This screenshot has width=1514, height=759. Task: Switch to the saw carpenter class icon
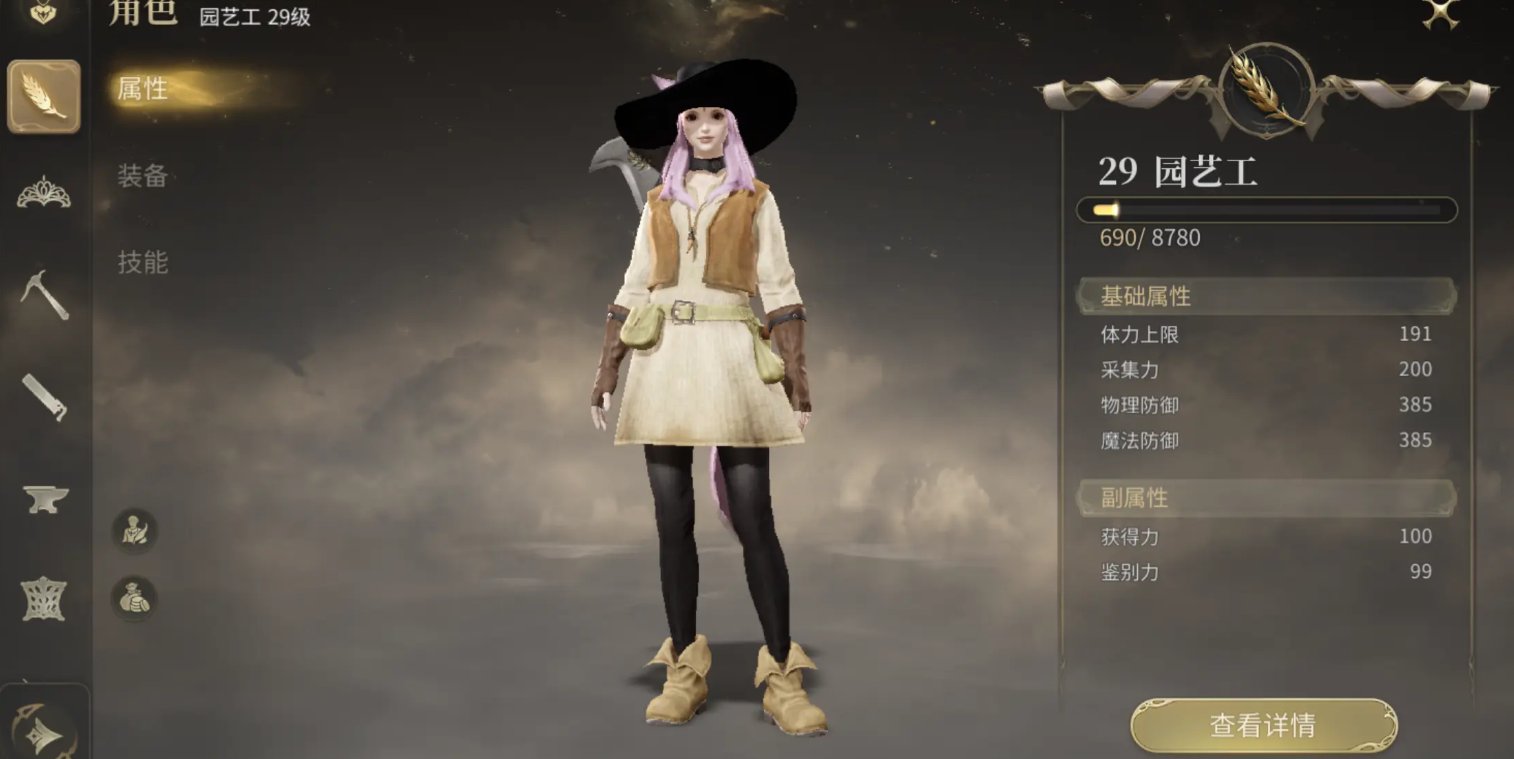(x=44, y=396)
